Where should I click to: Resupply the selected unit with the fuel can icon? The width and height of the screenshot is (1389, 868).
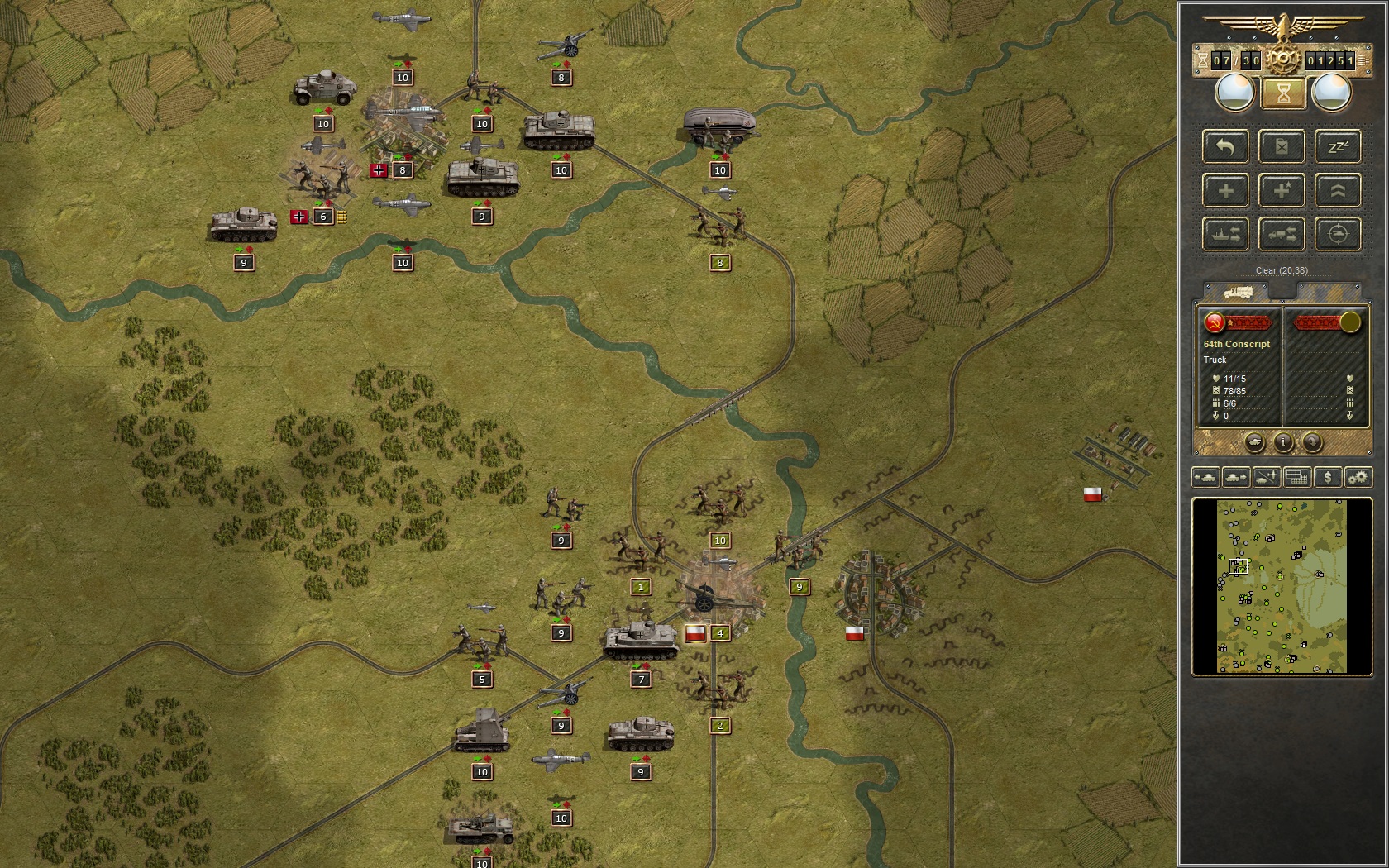tap(1282, 146)
